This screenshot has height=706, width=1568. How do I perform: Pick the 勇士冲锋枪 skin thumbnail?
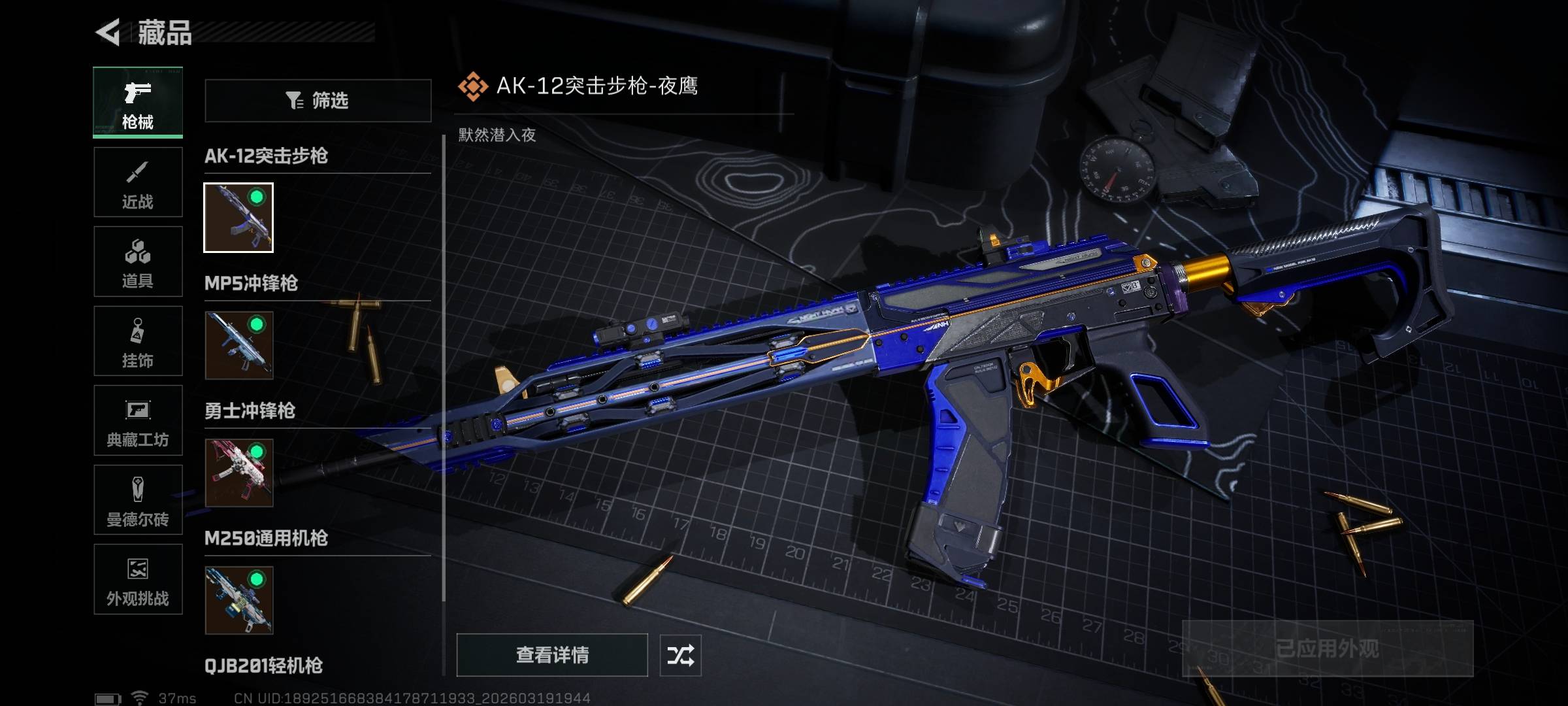click(238, 473)
